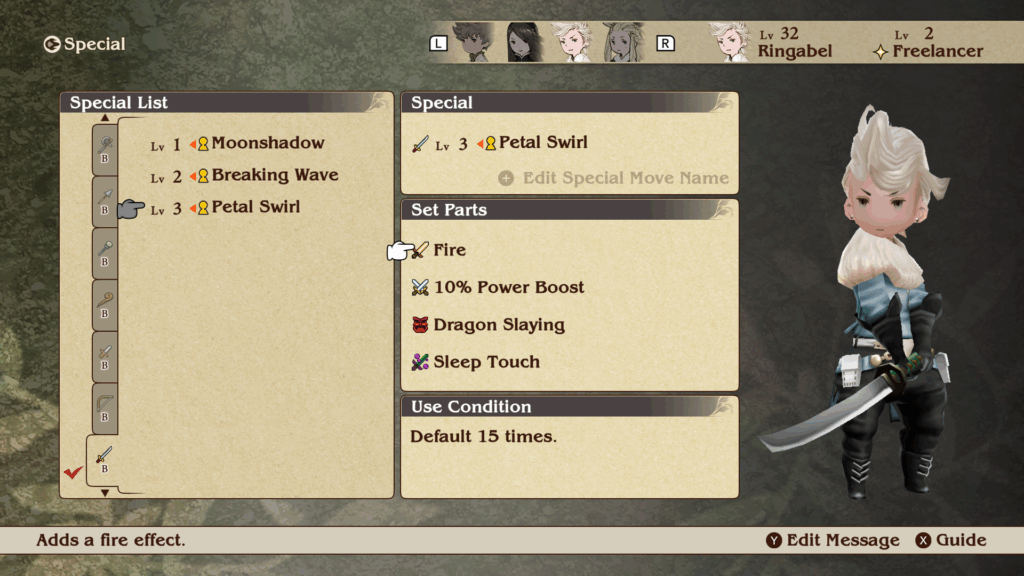Click the Edit Message option
1024x576 pixels.
[x=833, y=541]
